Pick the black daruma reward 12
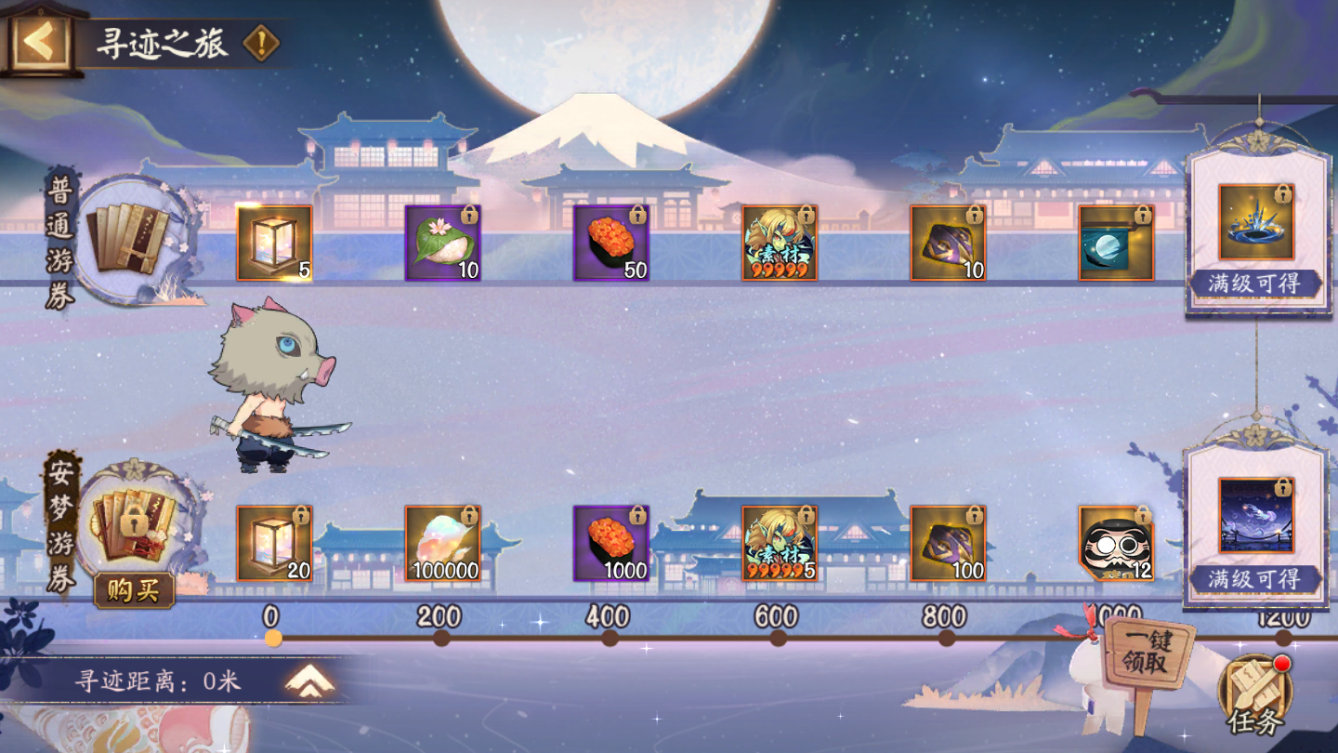Image resolution: width=1338 pixels, height=753 pixels. 1116,543
